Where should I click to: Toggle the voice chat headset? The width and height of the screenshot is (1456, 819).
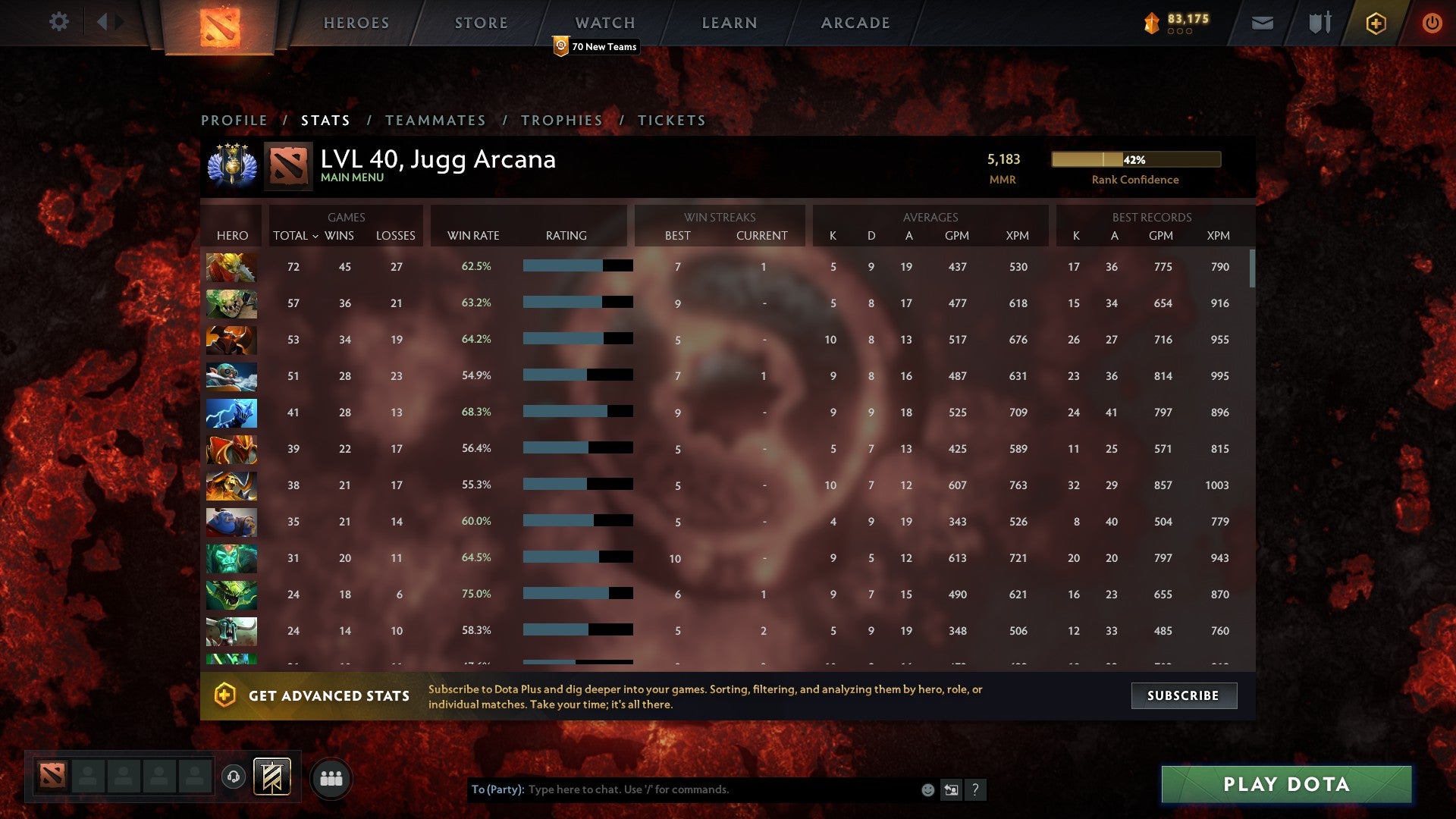[233, 777]
